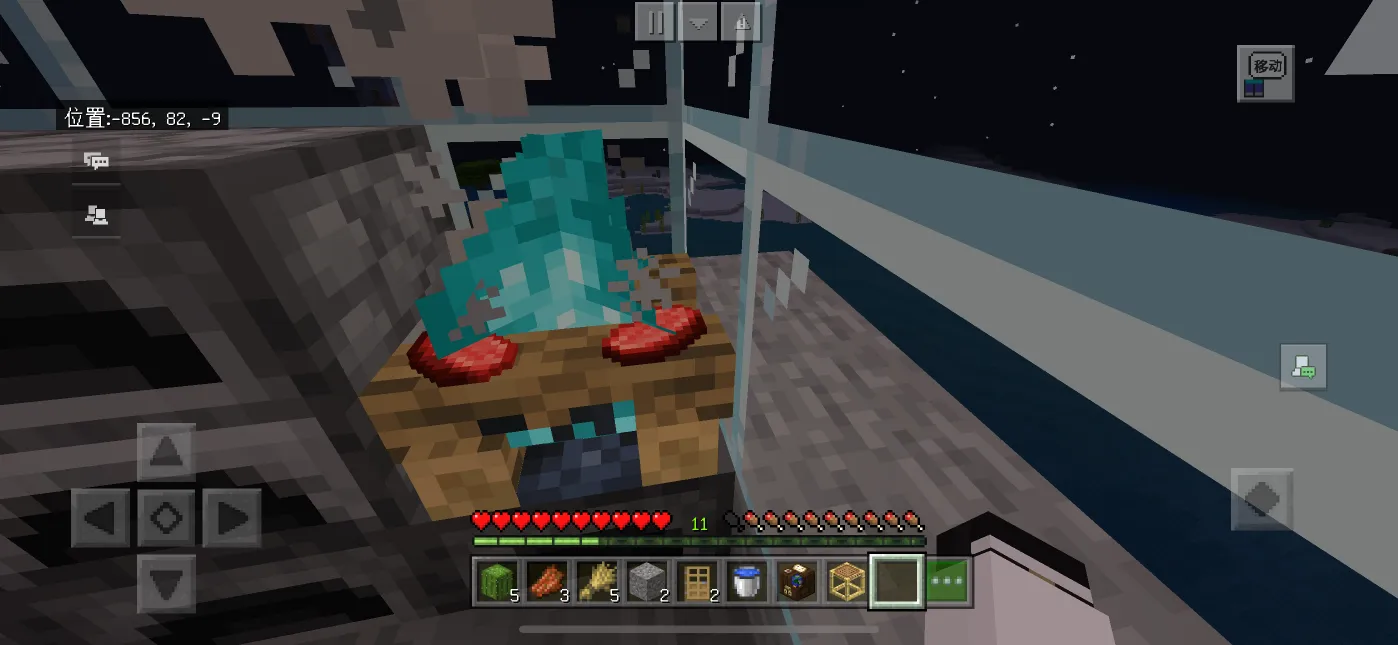Tap the 移动 button in the top right

click(1265, 73)
